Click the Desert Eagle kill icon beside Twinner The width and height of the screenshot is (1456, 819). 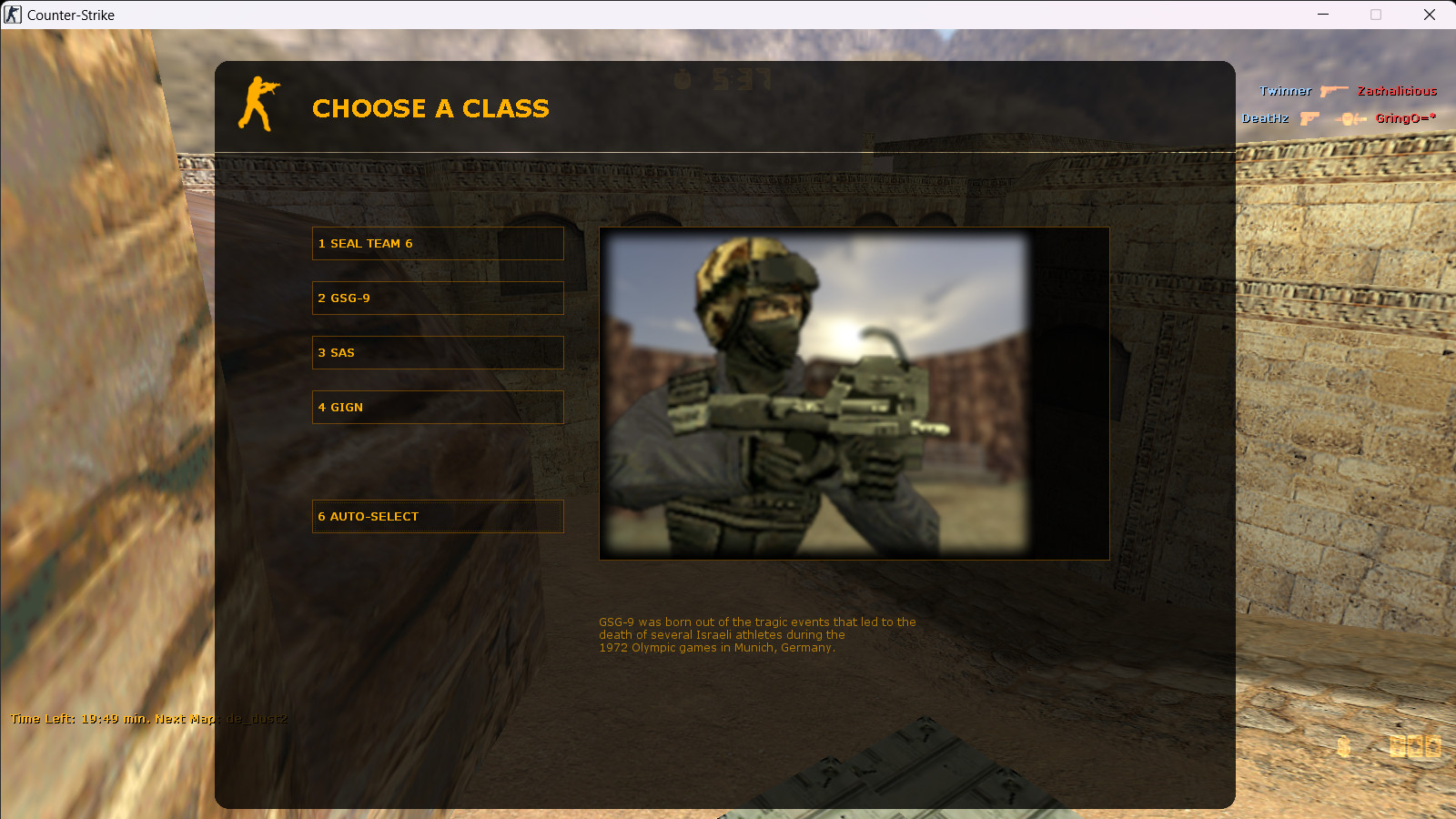tap(1334, 91)
